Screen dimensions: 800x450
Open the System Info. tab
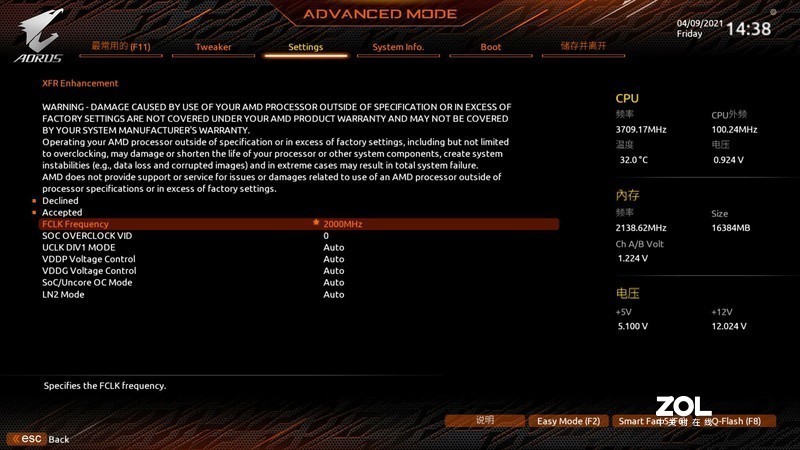coord(398,47)
